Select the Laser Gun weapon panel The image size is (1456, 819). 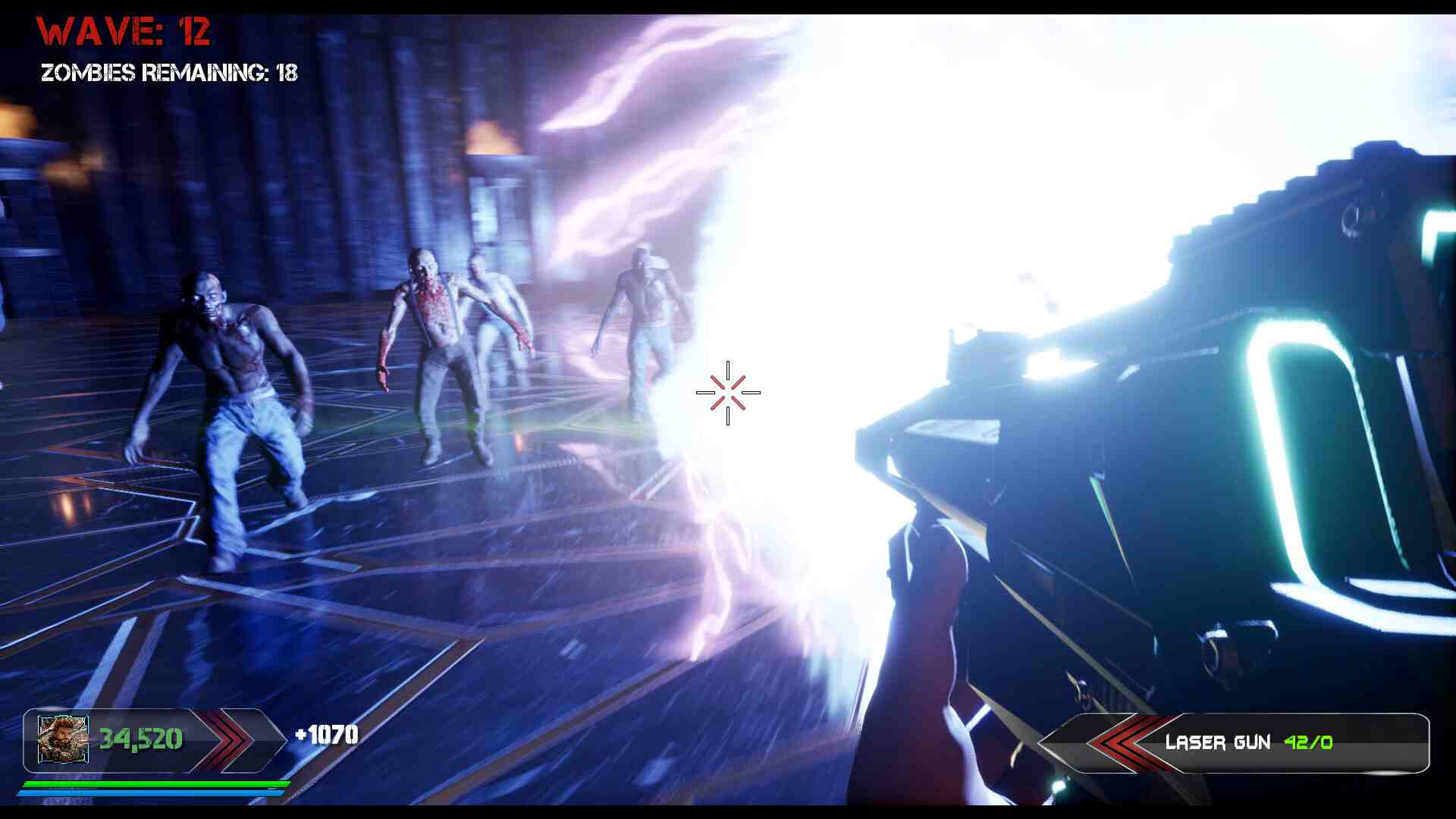(1247, 742)
